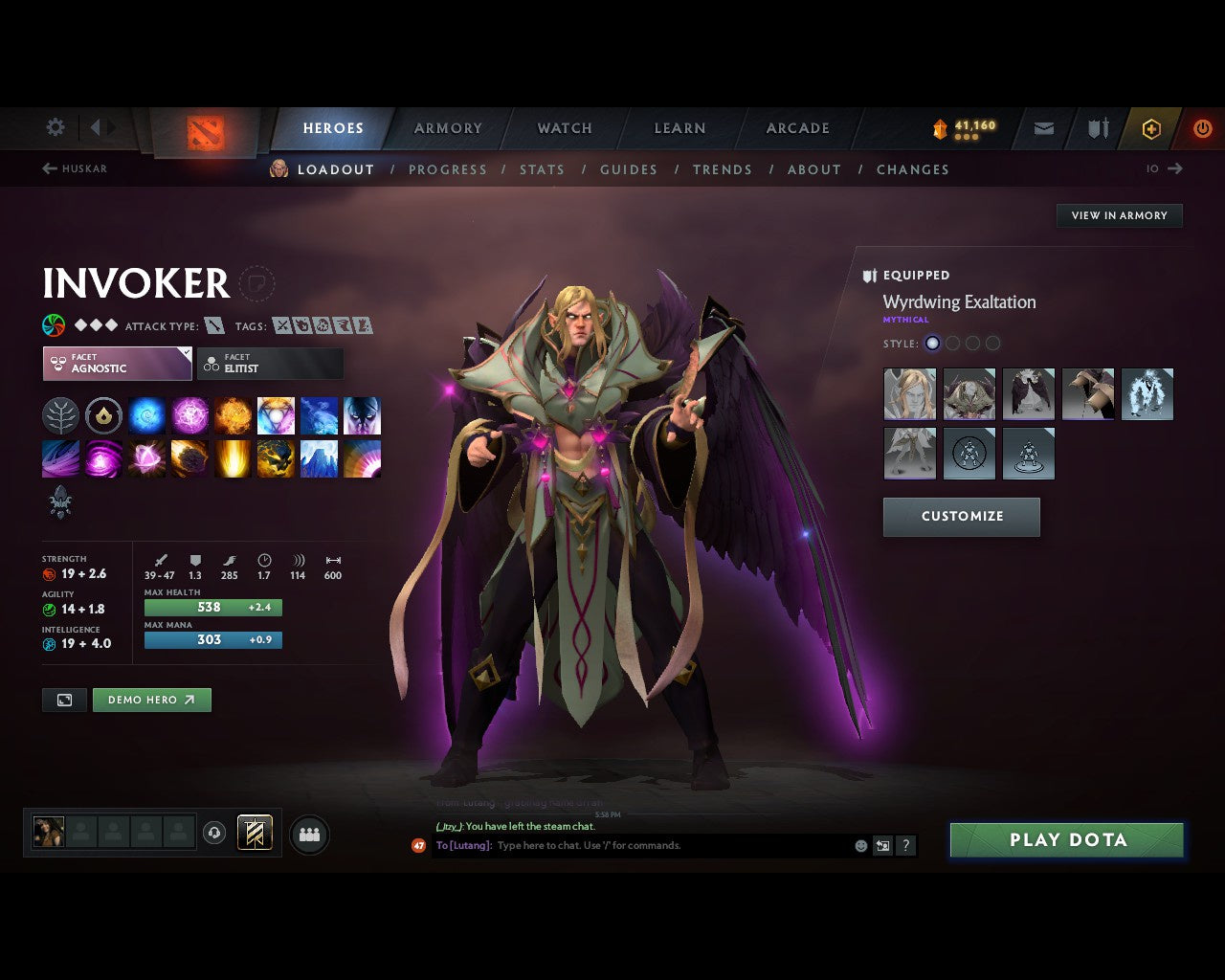
Task: Open the notifications envelope icon
Action: 1042,127
